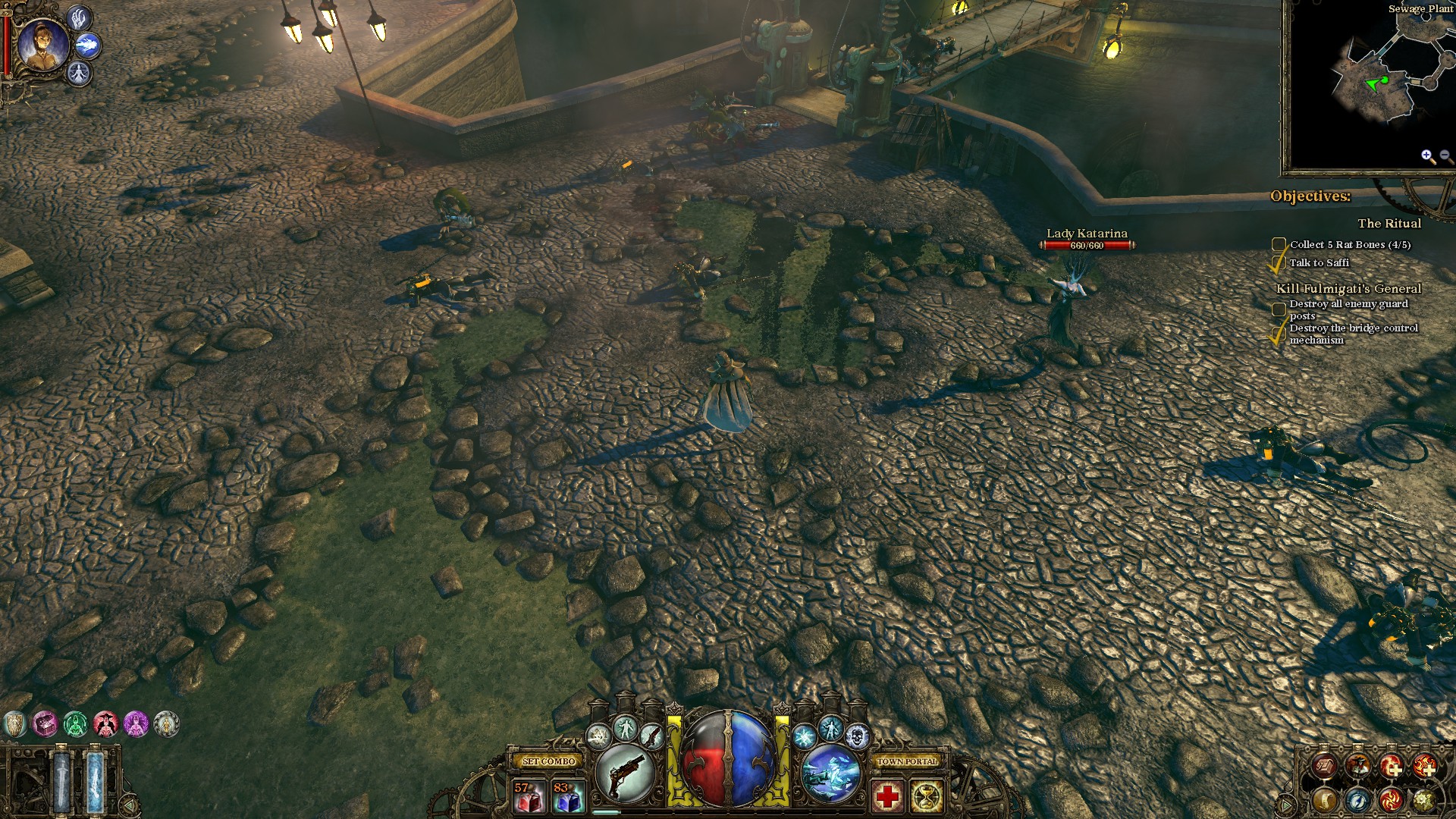Activate the frost skull power-up

pyautogui.click(x=857, y=736)
